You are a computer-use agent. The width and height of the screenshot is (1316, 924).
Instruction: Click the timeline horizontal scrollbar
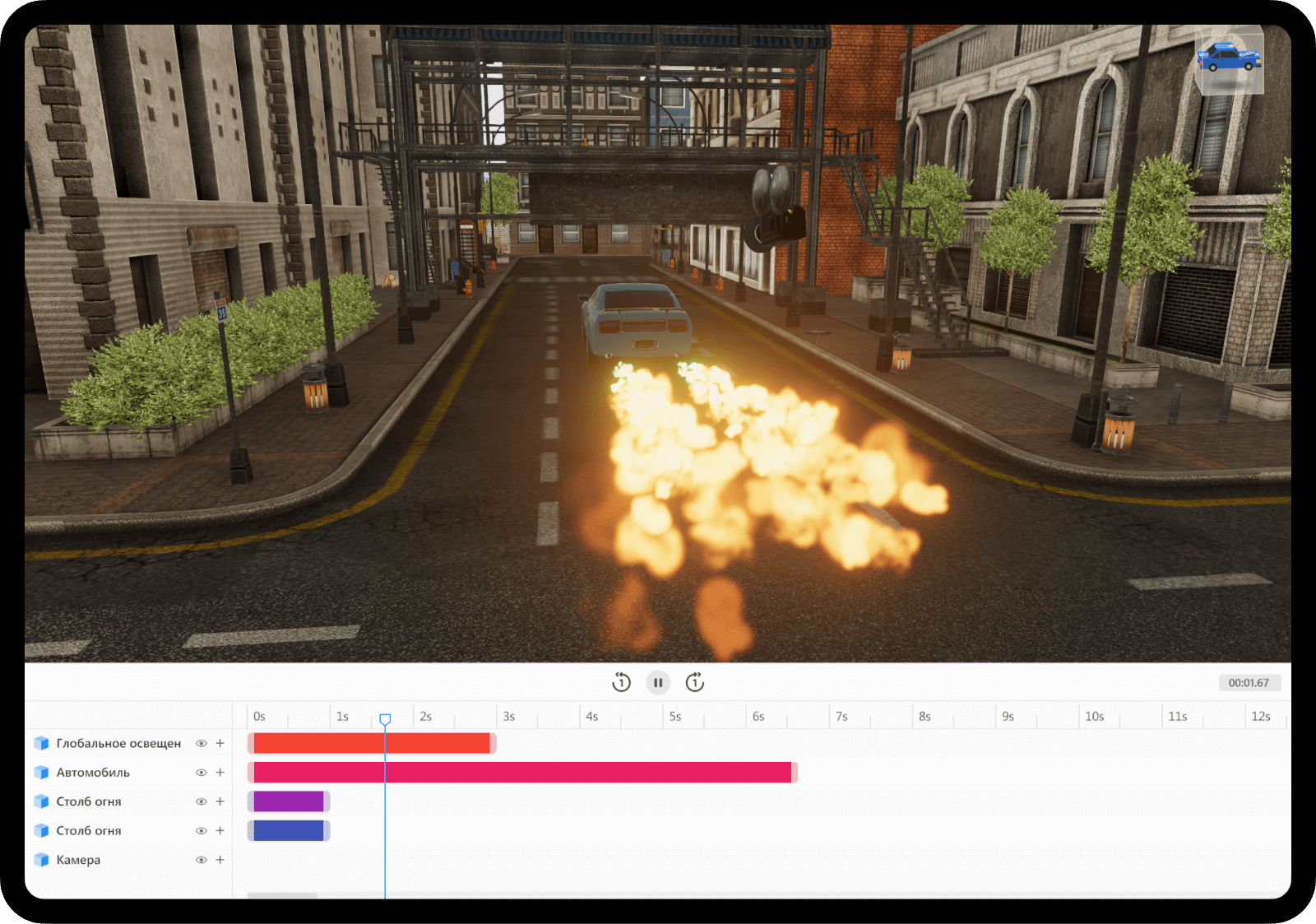(x=282, y=895)
